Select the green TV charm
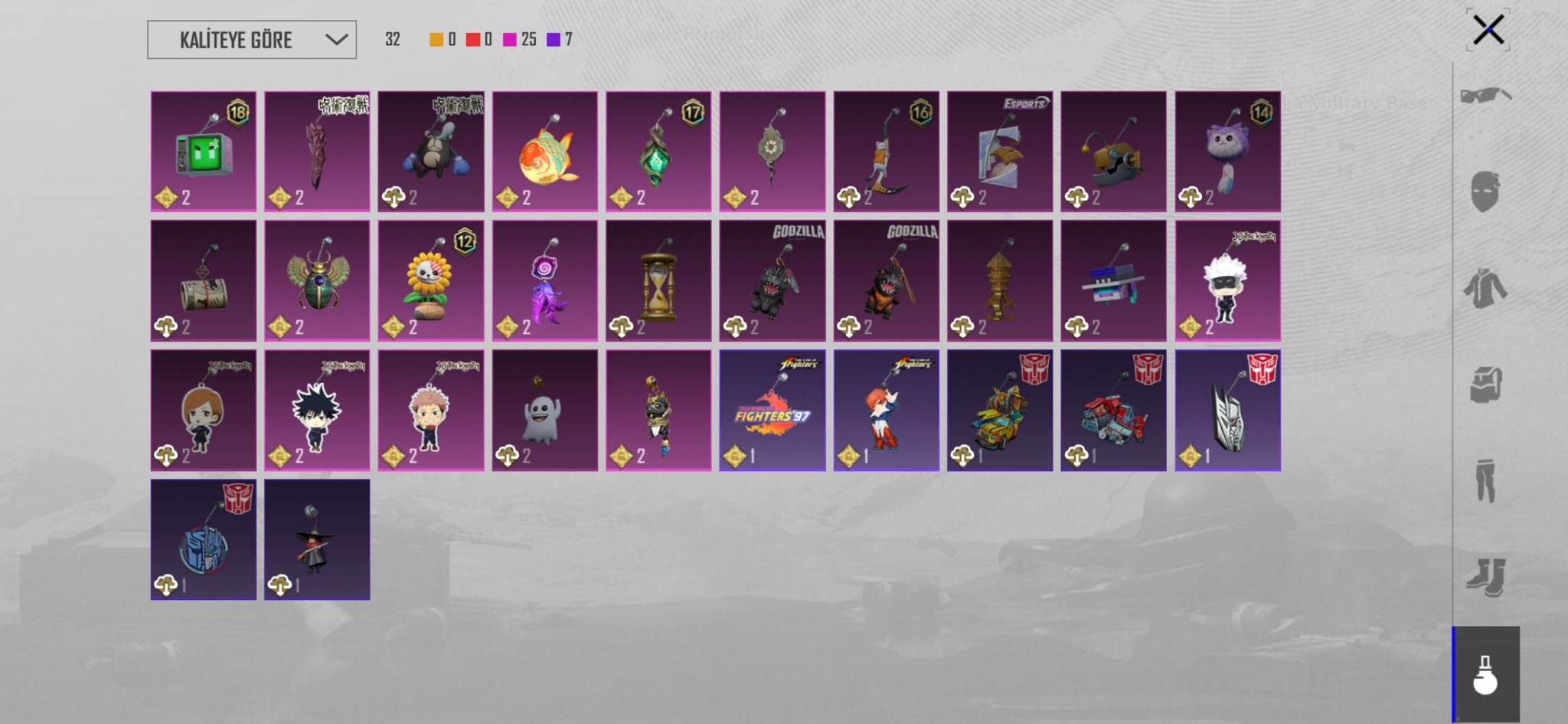 coord(204,152)
